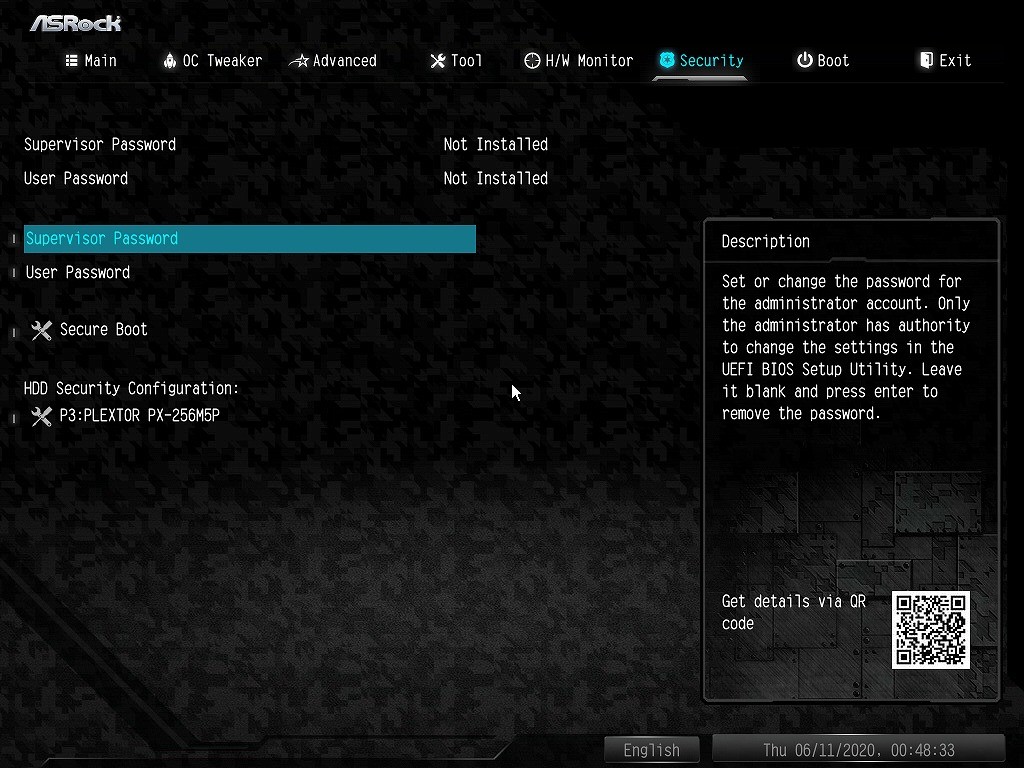
Task: Open the OC Tweaker tab
Action: [212, 61]
